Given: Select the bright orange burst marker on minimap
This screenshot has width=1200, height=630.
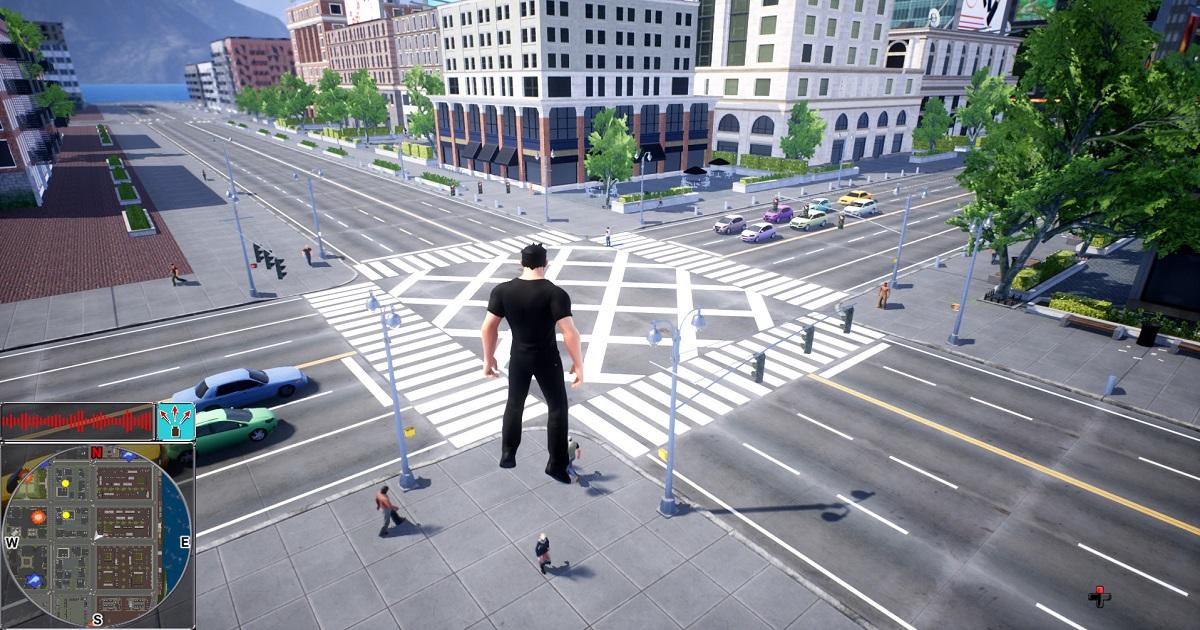Looking at the screenshot, I should [x=38, y=517].
